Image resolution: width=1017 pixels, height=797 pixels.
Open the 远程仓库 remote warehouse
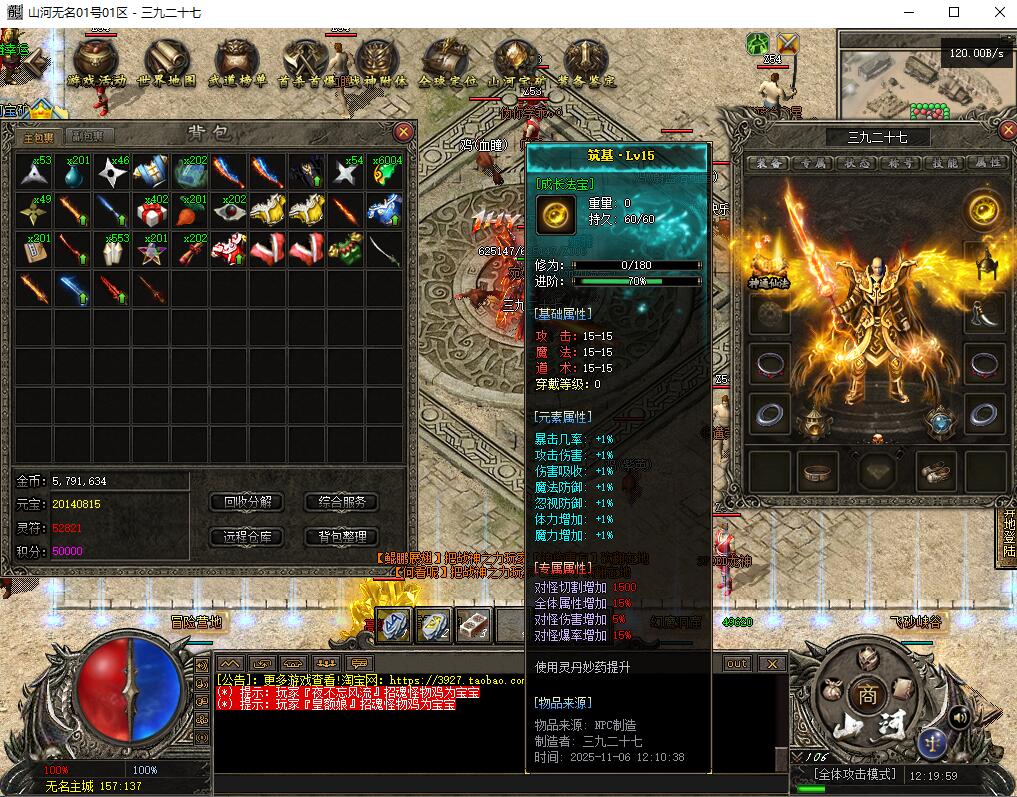tap(247, 537)
